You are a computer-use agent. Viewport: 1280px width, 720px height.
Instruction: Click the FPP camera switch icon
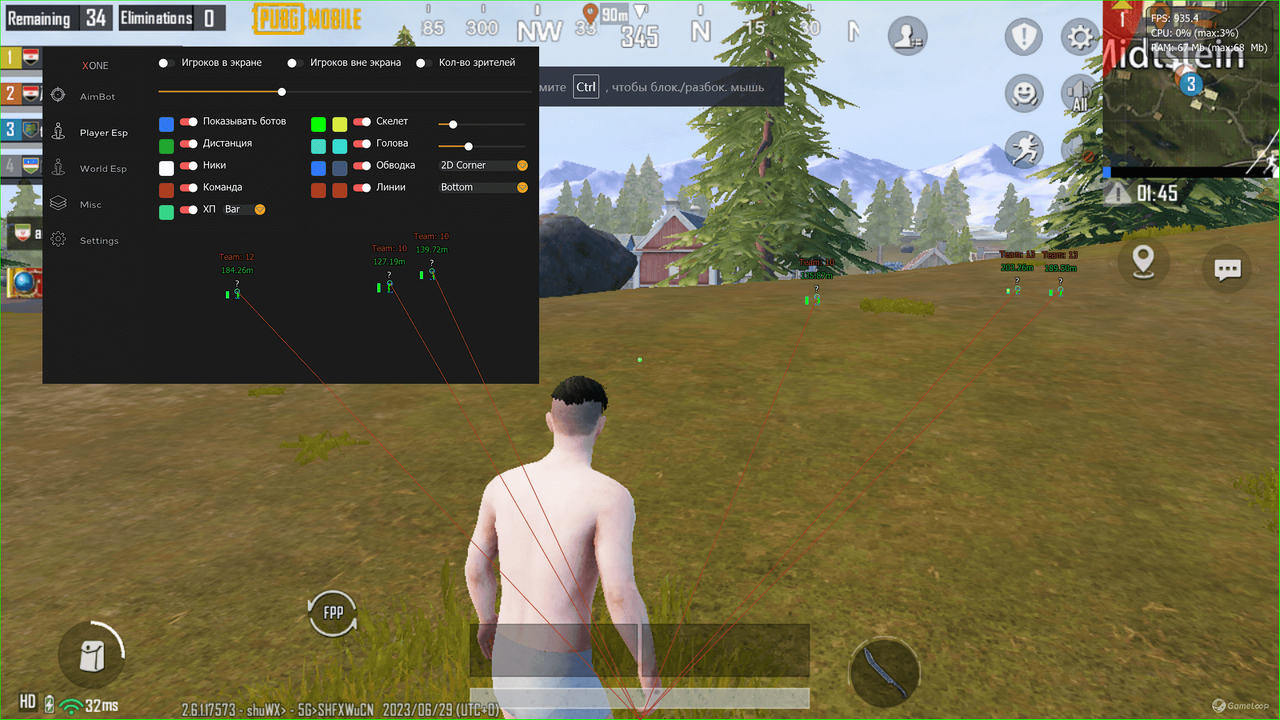332,611
